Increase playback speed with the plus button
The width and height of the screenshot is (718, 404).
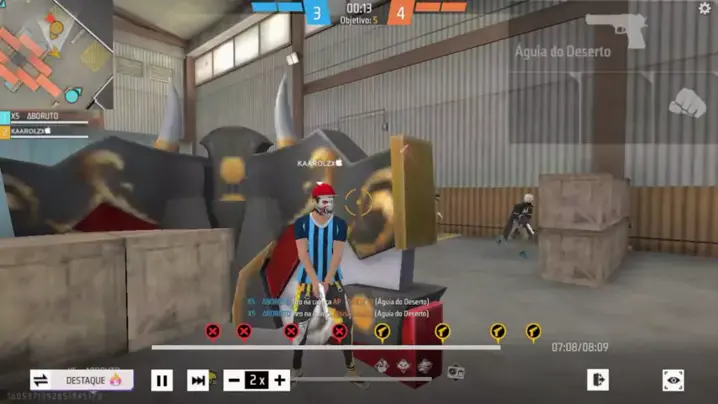[x=280, y=380]
